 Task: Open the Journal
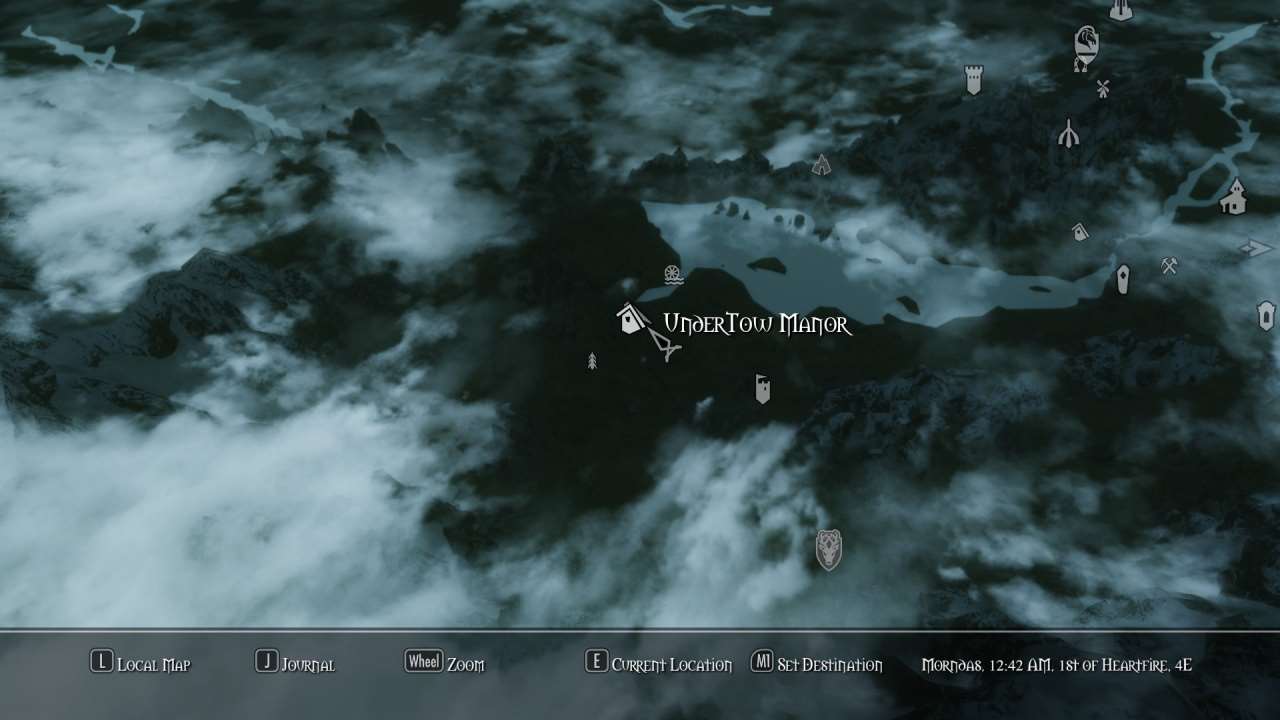click(x=295, y=664)
